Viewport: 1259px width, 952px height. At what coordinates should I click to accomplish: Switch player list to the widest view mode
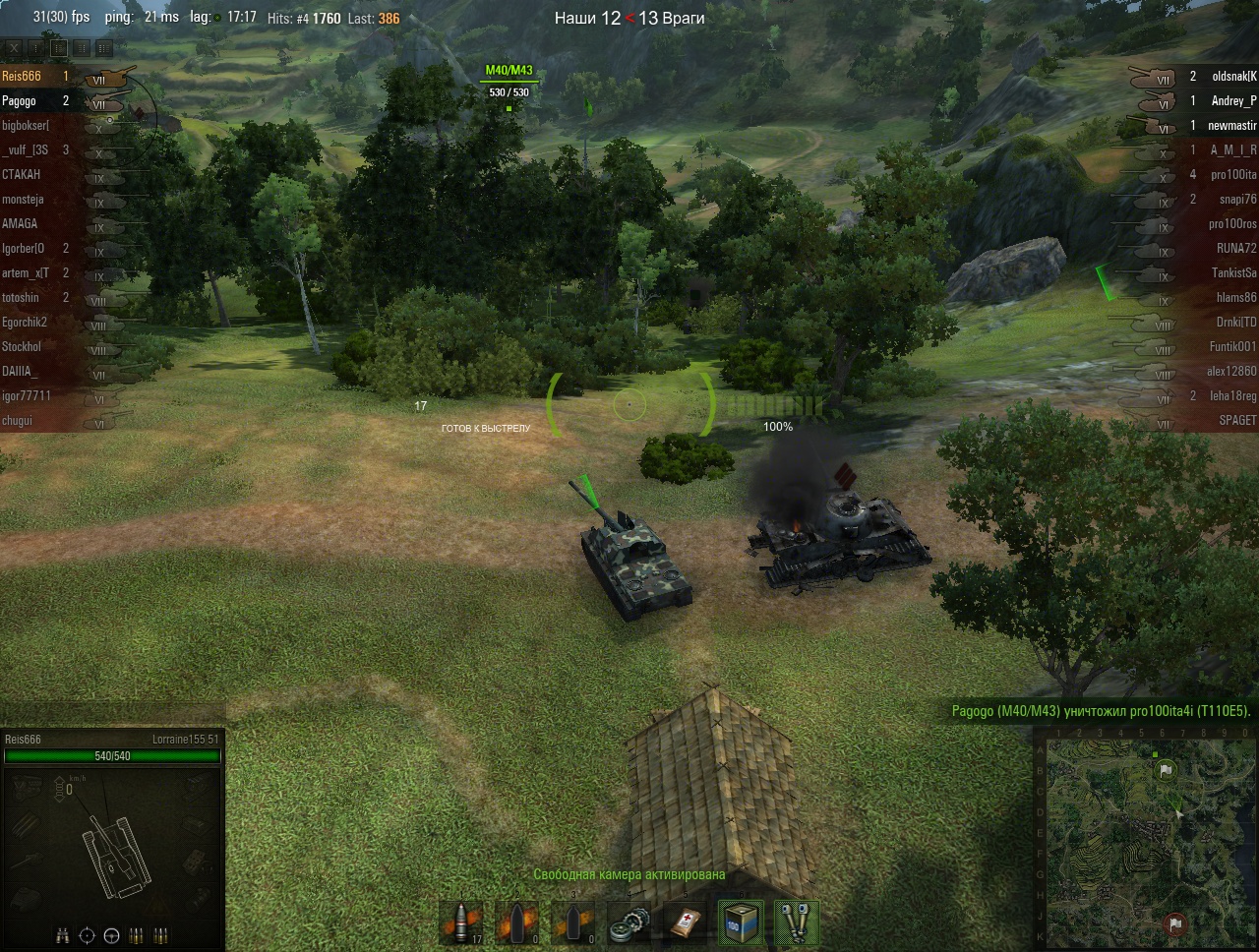point(104,47)
